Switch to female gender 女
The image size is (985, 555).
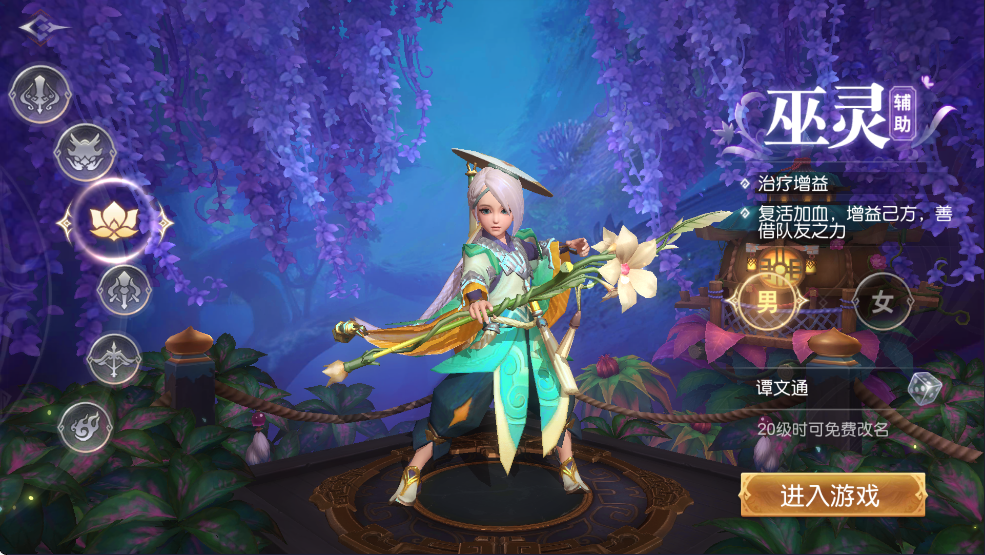[882, 303]
